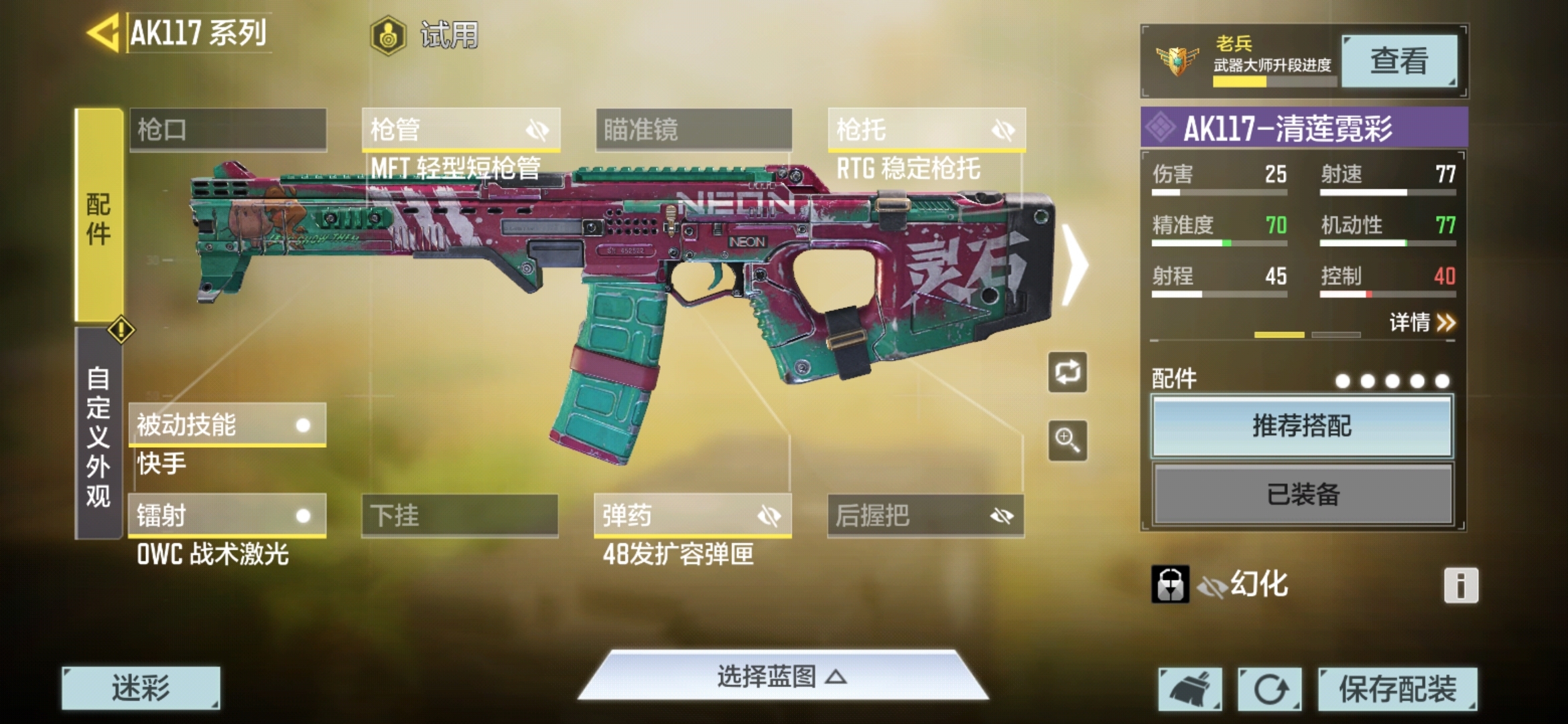1568x724 pixels.
Task: Go back from the AK117 系列 screen
Action: click(x=103, y=32)
